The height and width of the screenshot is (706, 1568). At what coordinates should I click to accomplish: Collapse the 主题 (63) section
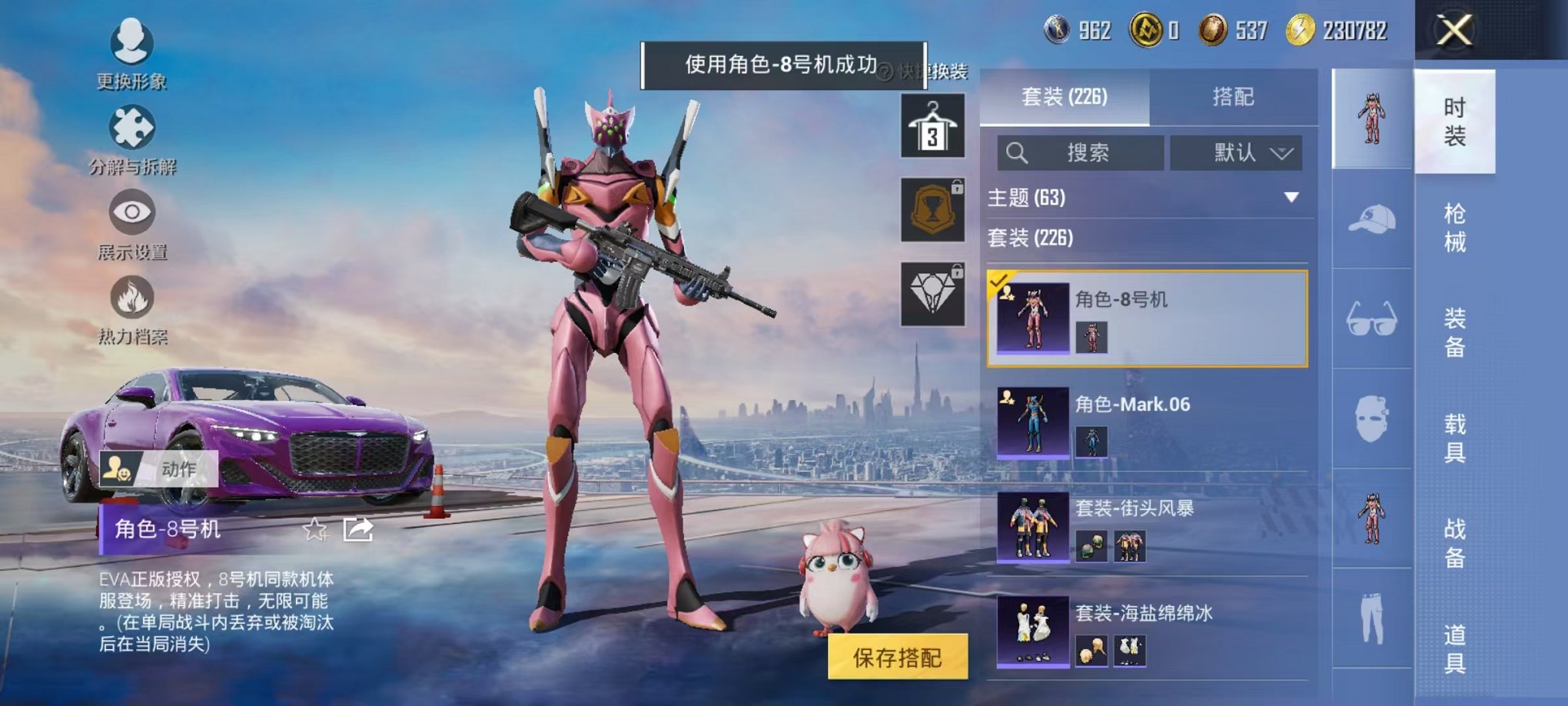click(x=1291, y=197)
